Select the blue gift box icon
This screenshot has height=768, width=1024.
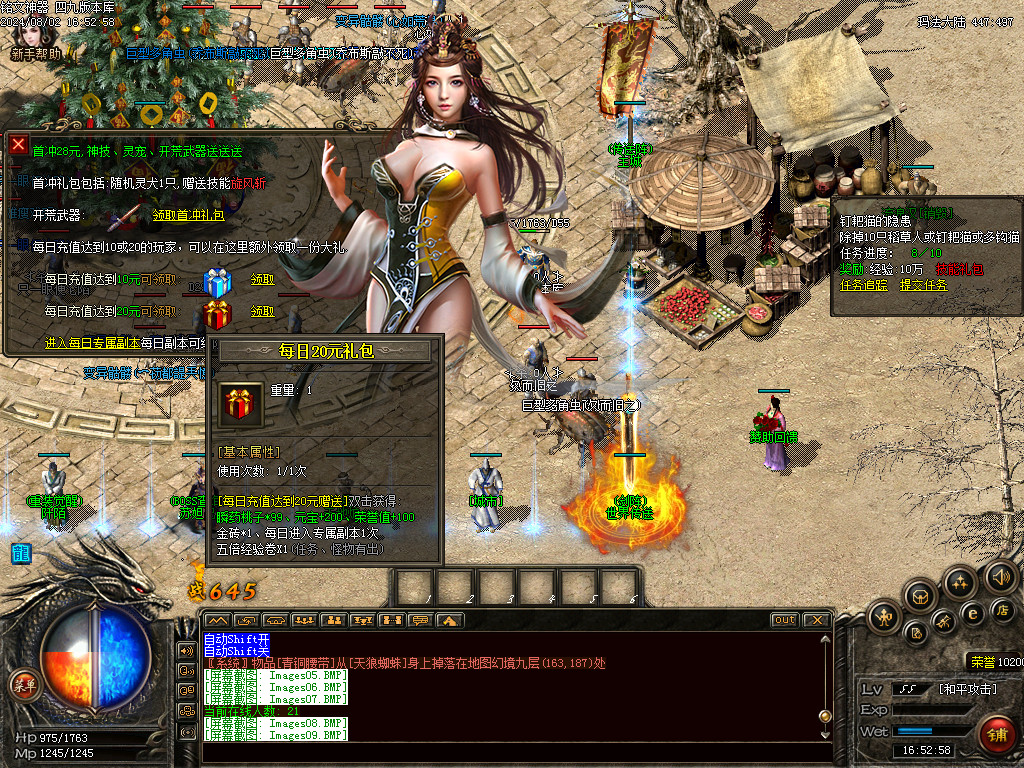(x=217, y=282)
